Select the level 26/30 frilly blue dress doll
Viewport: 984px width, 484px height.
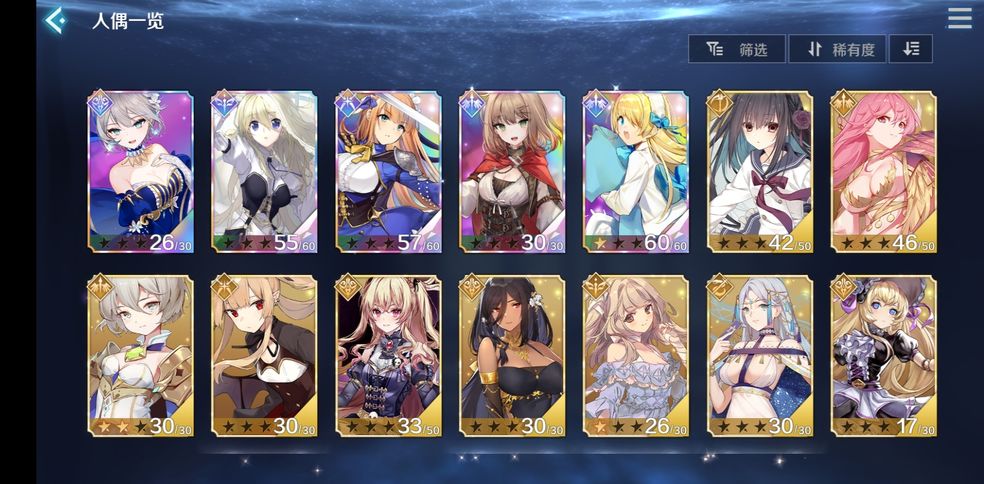[636, 356]
